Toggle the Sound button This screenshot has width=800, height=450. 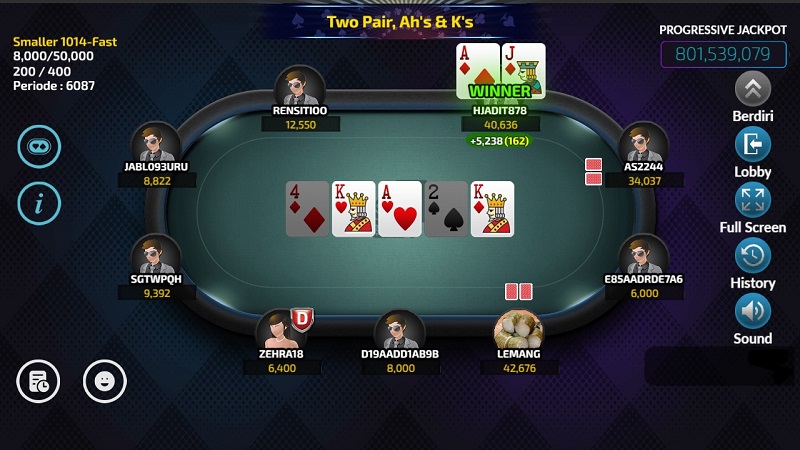pyautogui.click(x=753, y=312)
